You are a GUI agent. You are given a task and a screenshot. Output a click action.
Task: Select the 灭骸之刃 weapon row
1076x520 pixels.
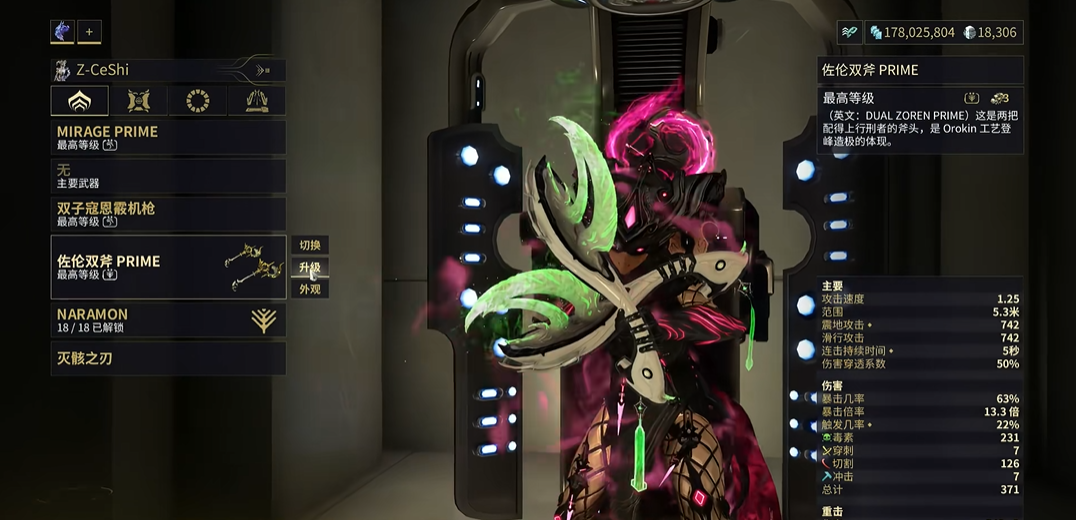(x=168, y=358)
